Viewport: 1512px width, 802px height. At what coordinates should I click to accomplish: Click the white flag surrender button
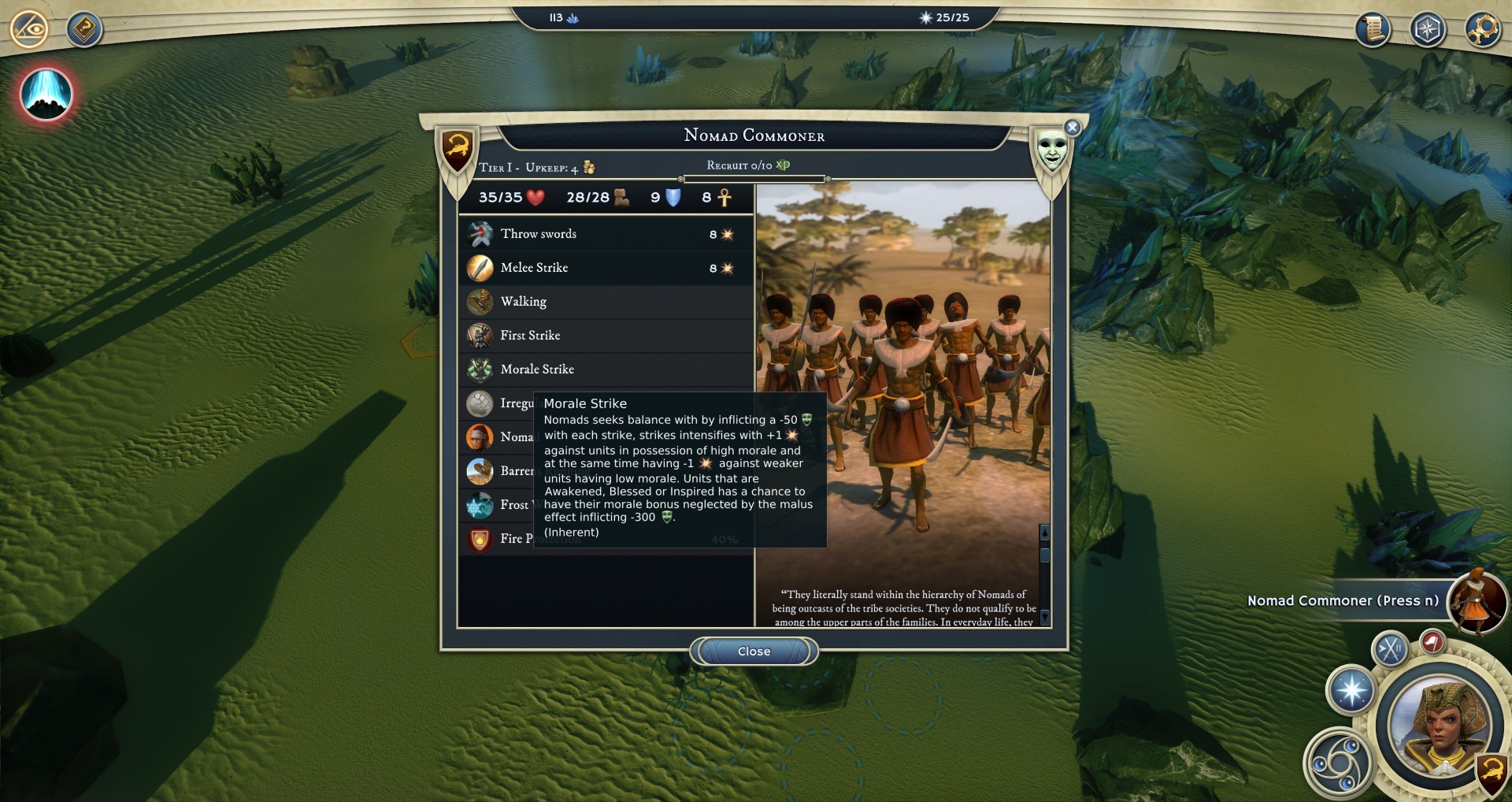click(x=1432, y=642)
